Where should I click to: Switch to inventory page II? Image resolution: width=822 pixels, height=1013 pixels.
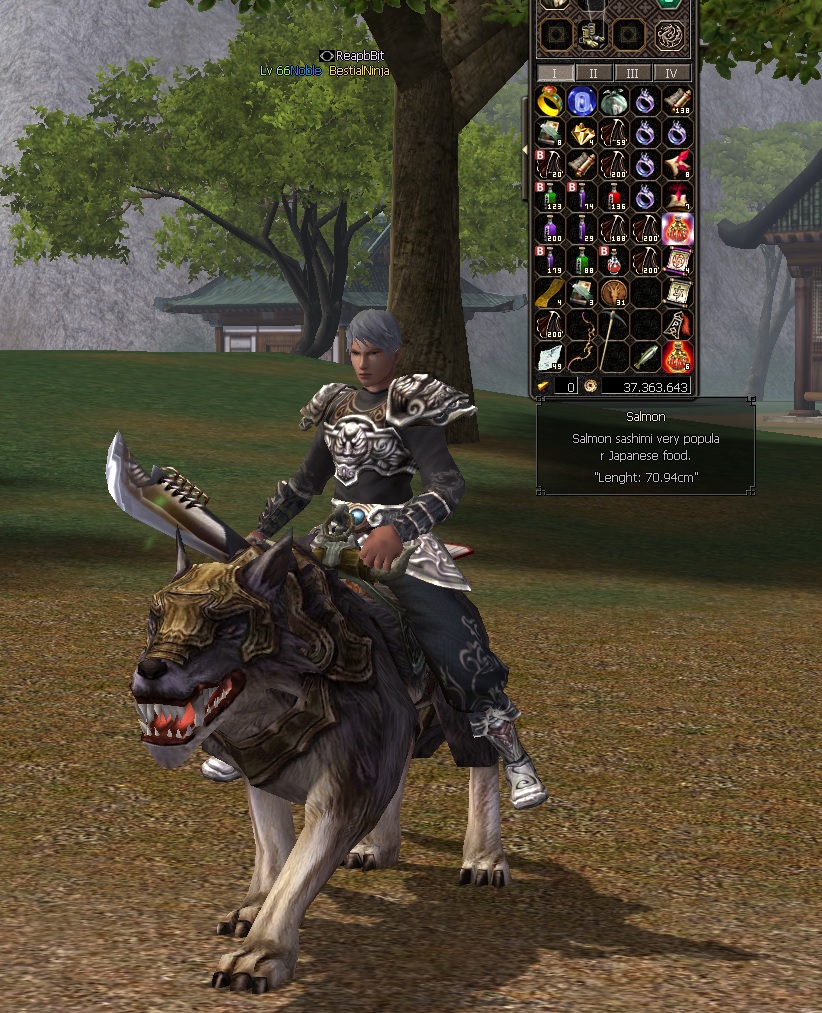tap(593, 73)
